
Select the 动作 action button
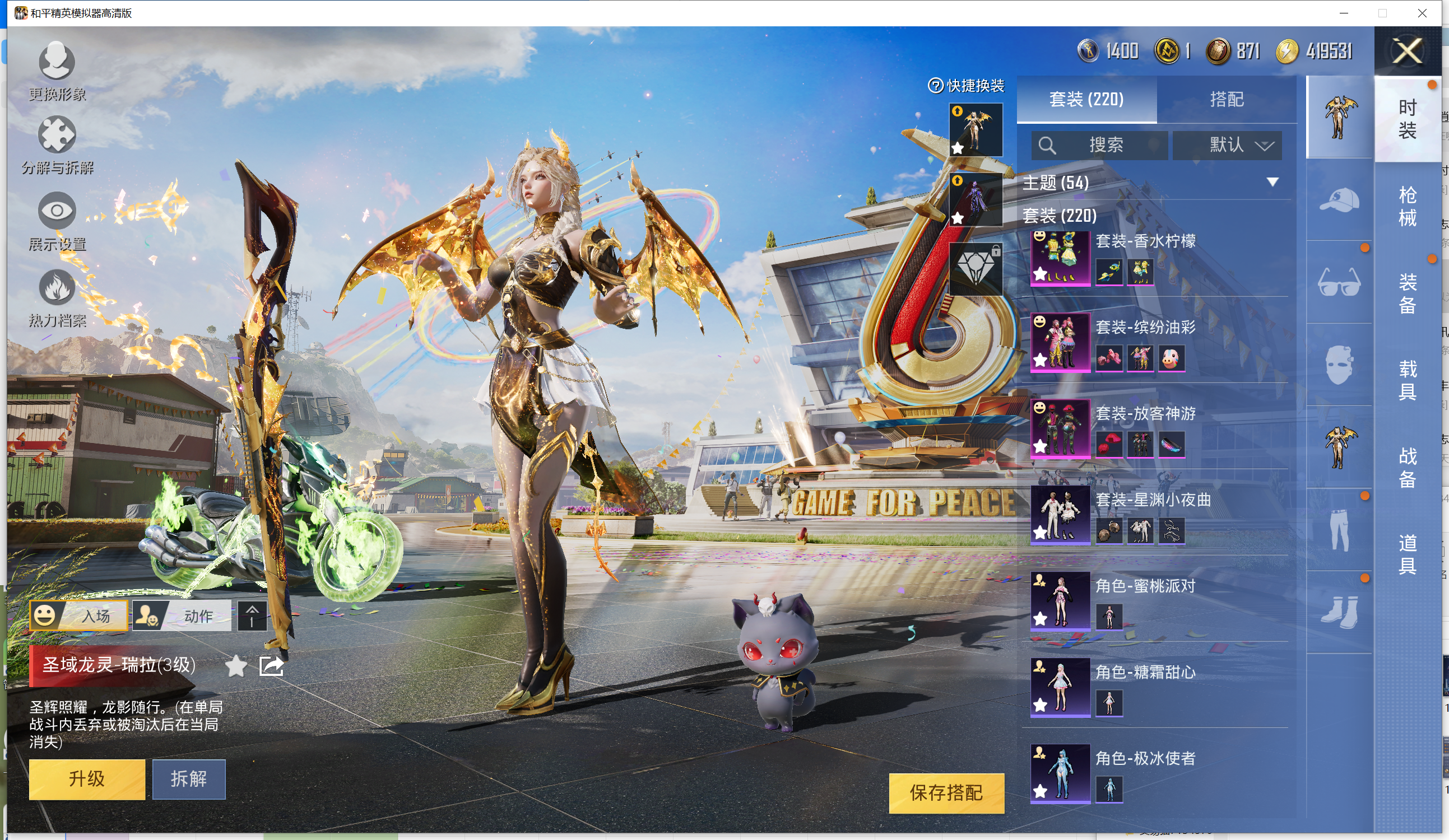[x=182, y=615]
